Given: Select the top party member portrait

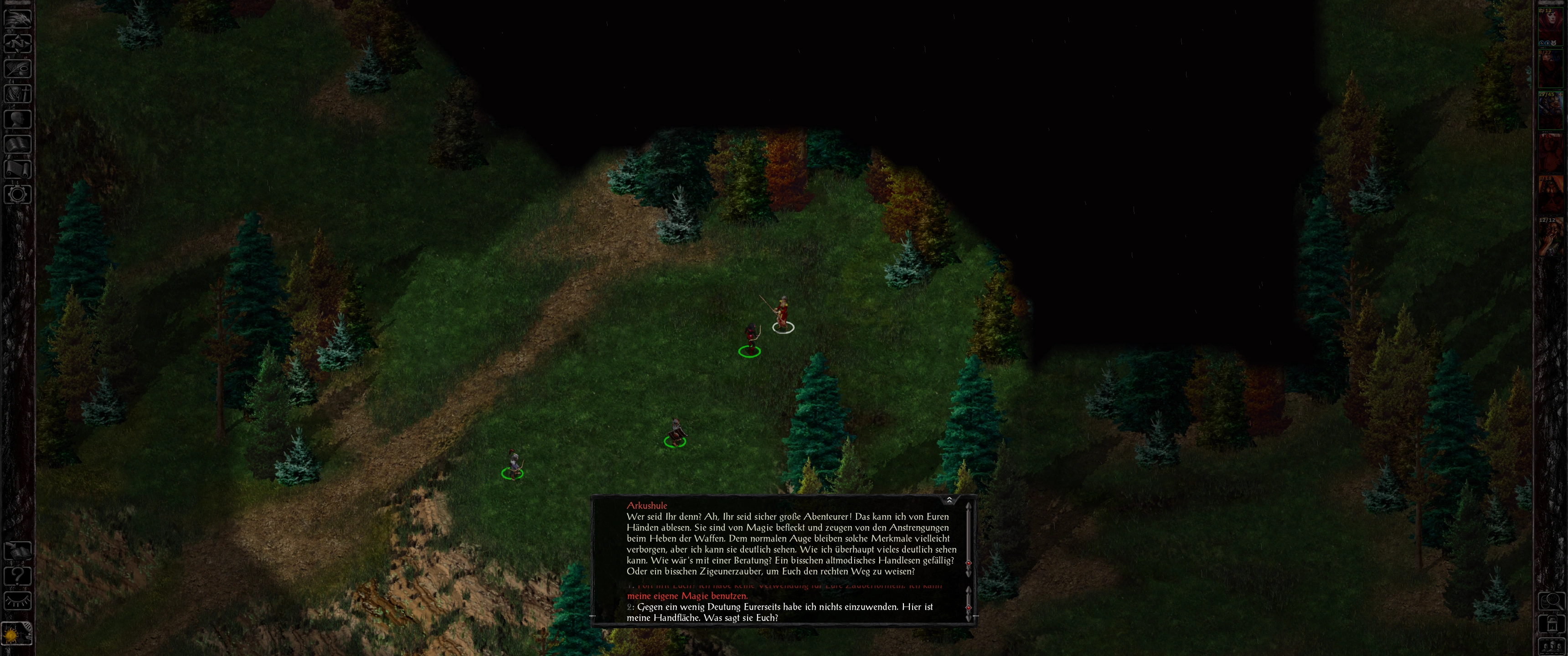Looking at the screenshot, I should 1552,25.
